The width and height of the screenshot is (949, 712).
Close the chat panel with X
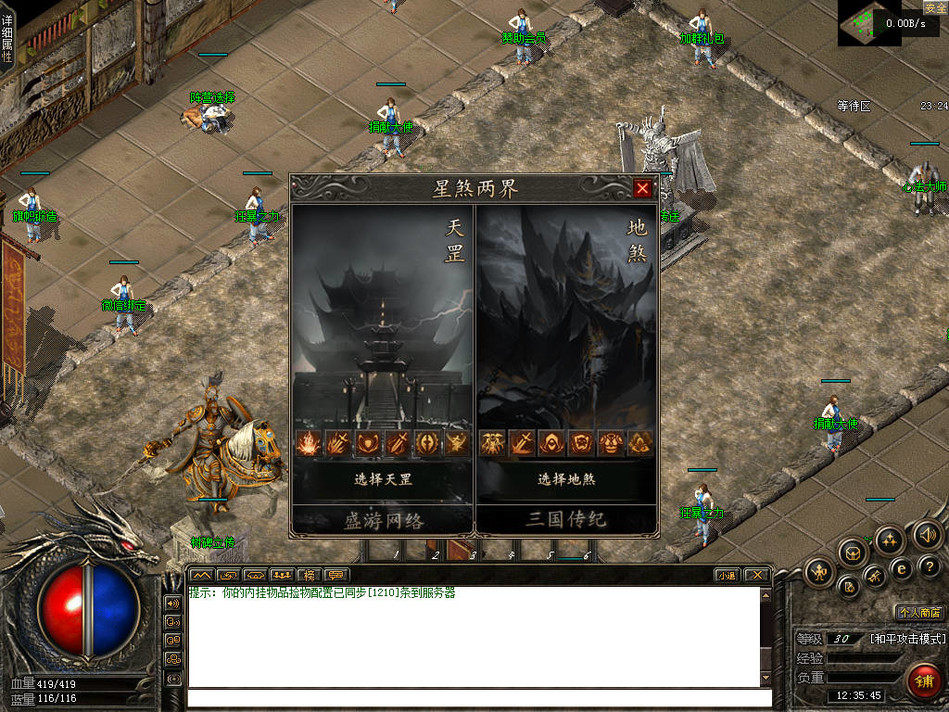tap(756, 575)
